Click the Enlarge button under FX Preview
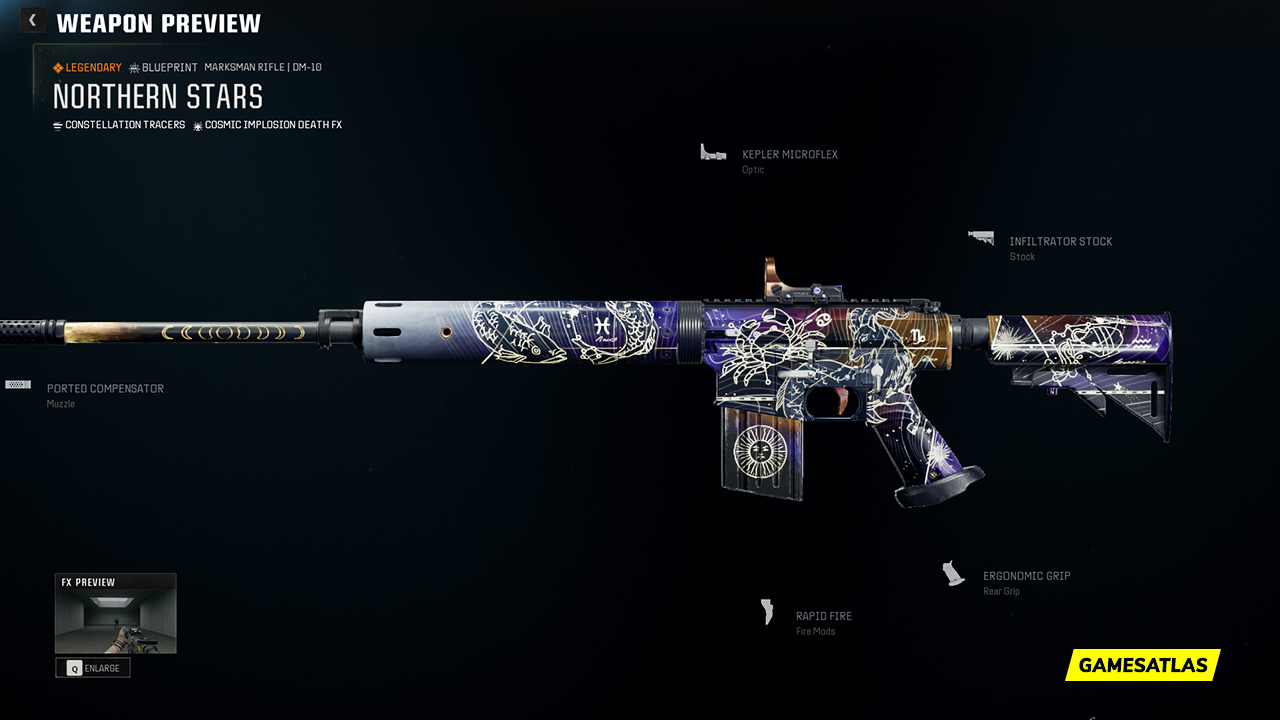 pyautogui.click(x=93, y=668)
